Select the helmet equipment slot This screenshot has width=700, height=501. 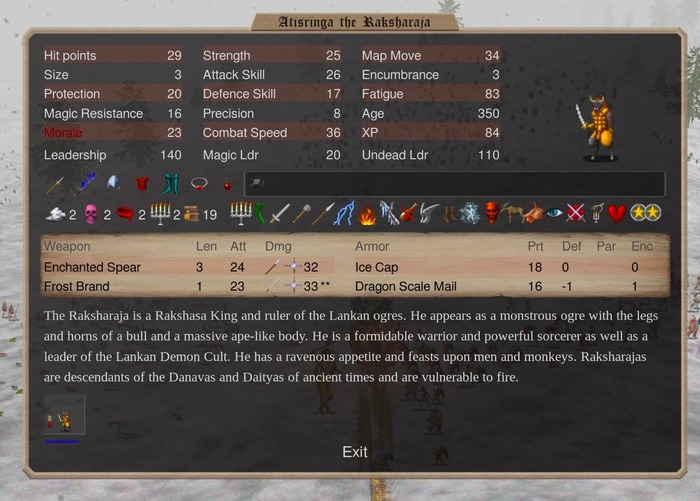tap(113, 184)
